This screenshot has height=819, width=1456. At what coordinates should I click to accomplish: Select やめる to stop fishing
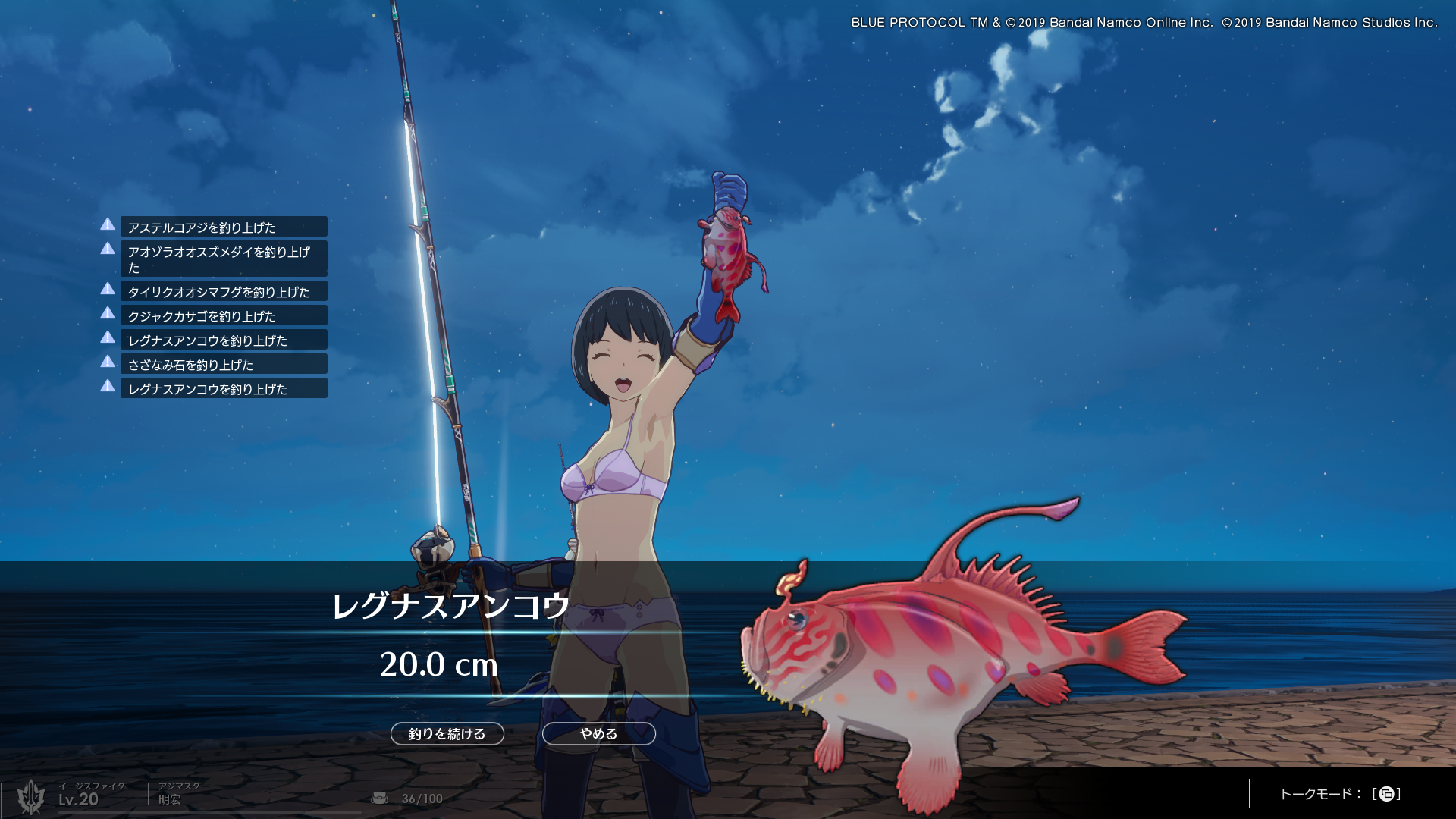point(598,733)
